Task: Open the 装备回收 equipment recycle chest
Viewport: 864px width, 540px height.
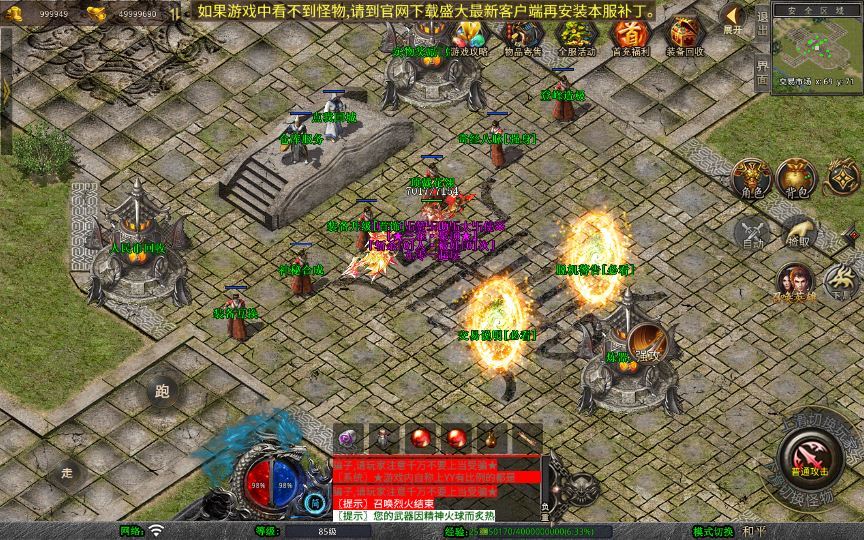Action: point(684,36)
